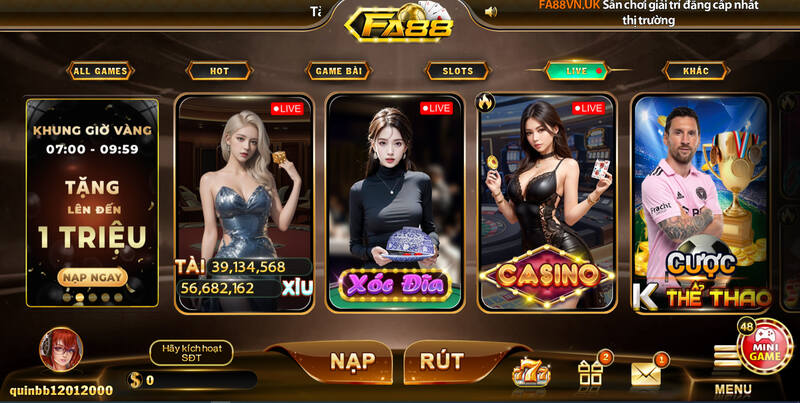Viewport: 800px width, 403px height.
Task: Switch to the LIVE tab
Action: tap(577, 71)
